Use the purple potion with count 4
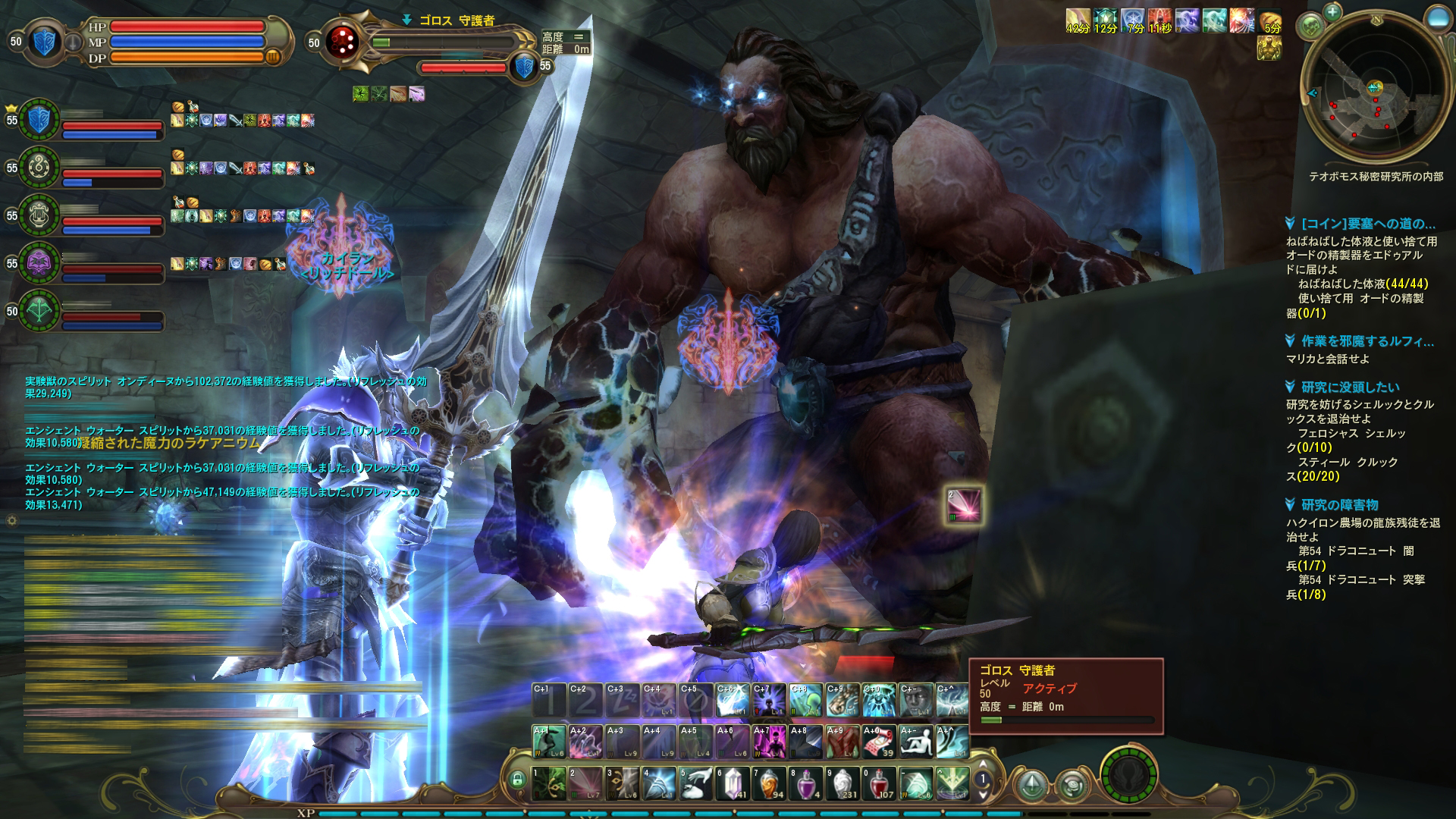Image resolution: width=1456 pixels, height=819 pixels. click(x=805, y=783)
